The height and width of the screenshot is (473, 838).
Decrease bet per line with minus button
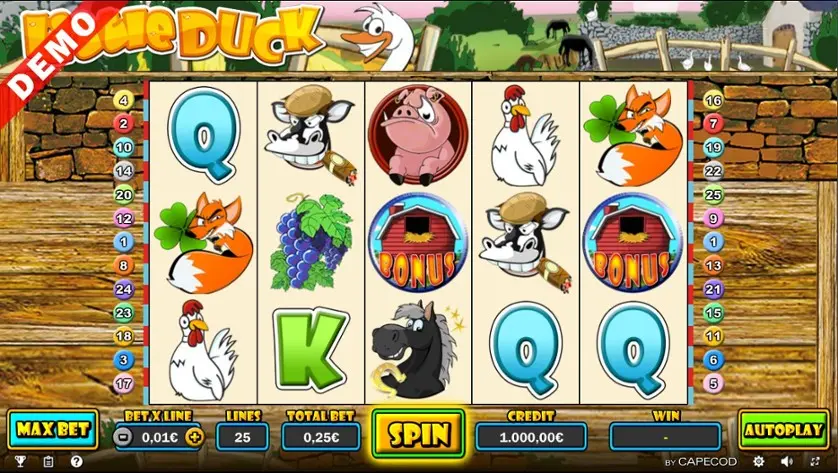coord(122,436)
